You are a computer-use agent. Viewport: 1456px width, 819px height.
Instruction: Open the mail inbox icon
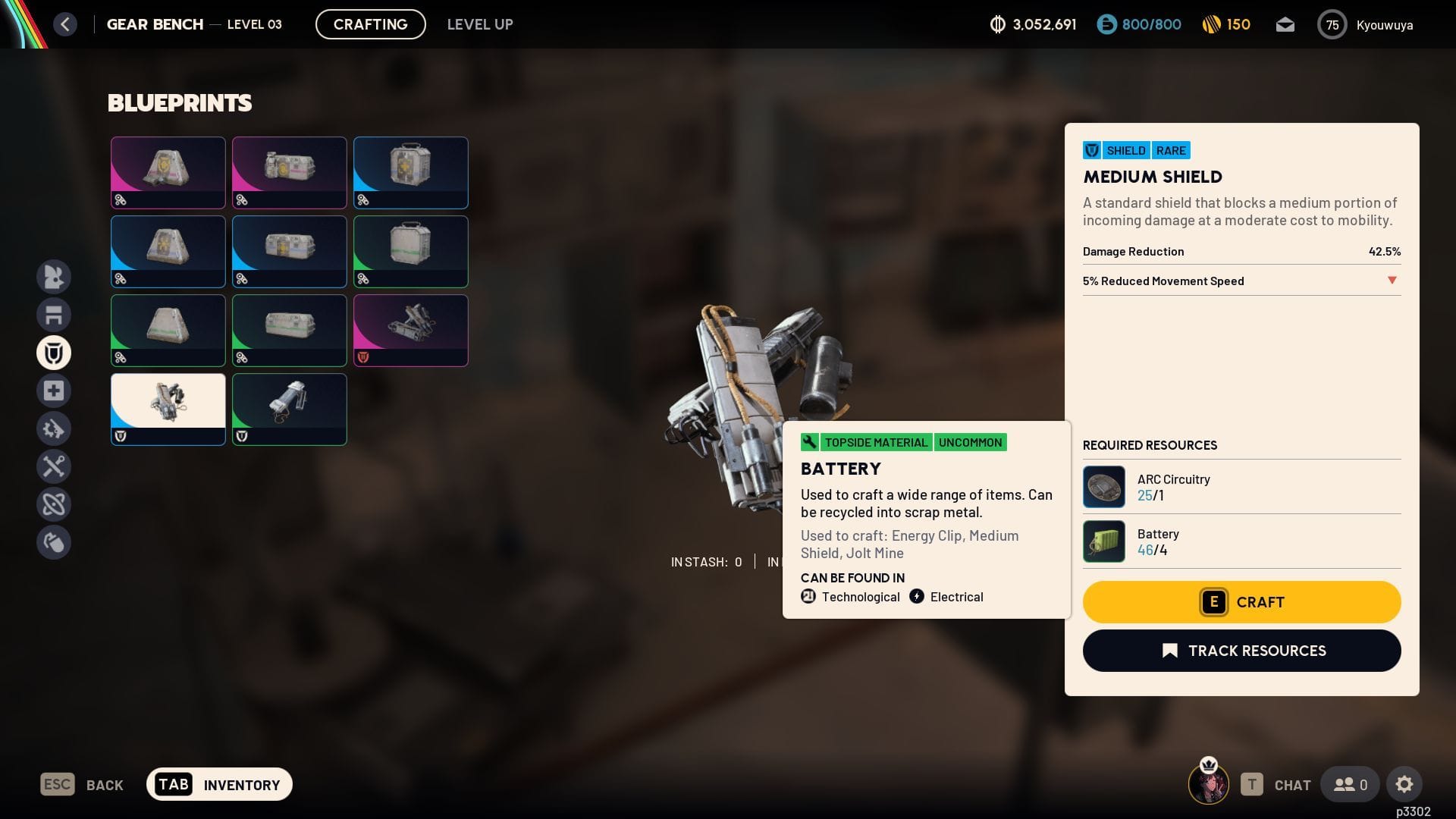[x=1285, y=25]
